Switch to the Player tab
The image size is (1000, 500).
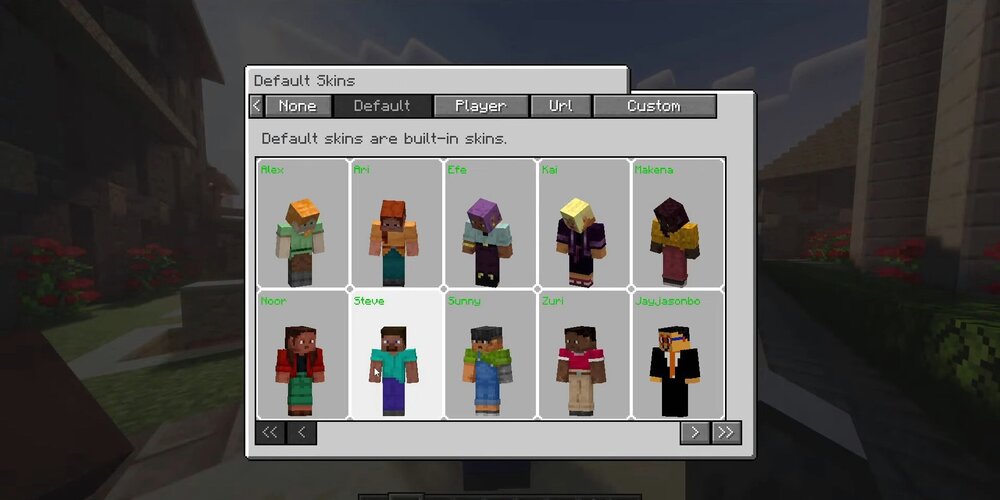pos(480,106)
